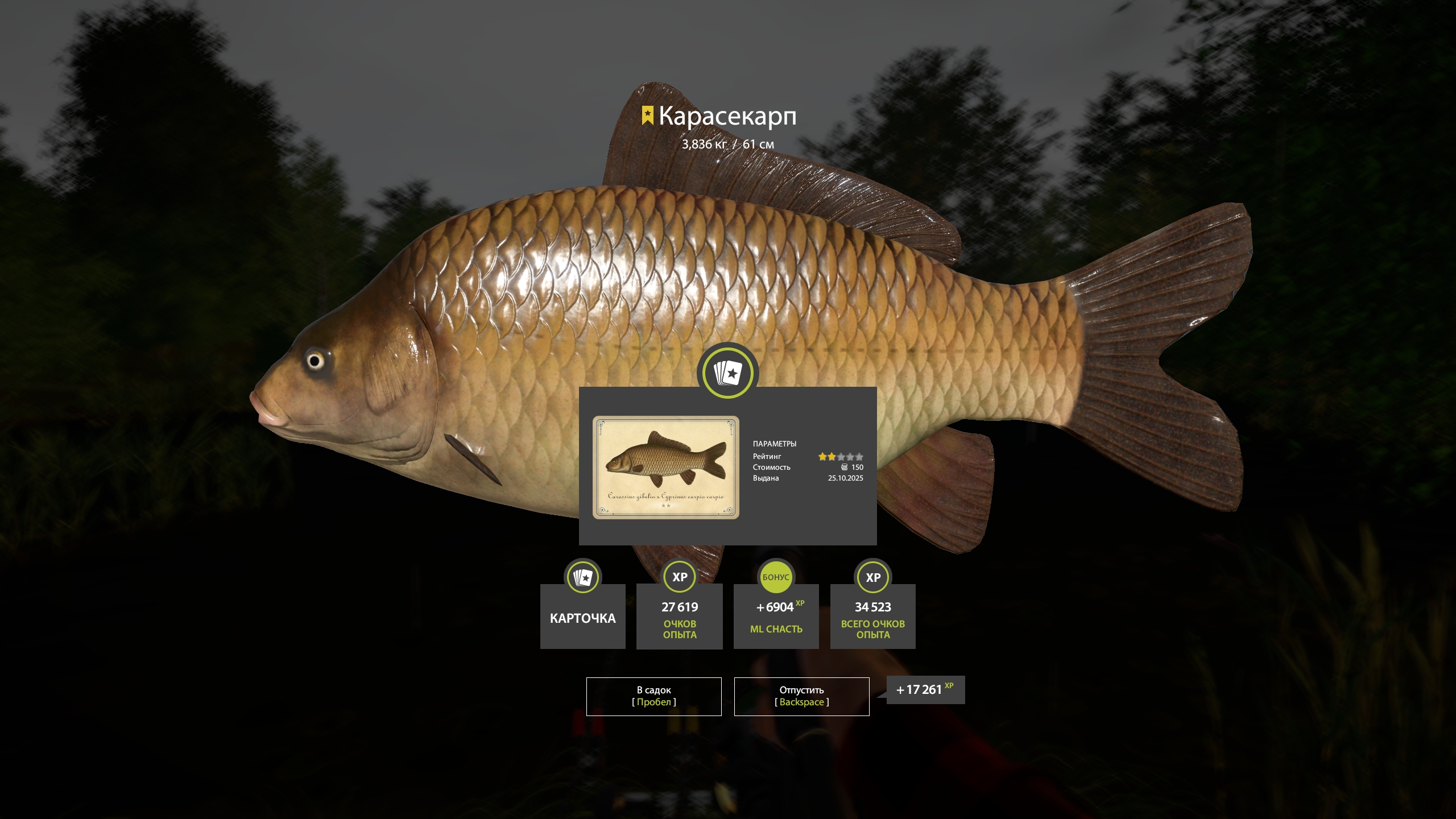Image resolution: width=1456 pixels, height=819 pixels.
Task: Release the fish with Отпустить button
Action: [x=801, y=696]
